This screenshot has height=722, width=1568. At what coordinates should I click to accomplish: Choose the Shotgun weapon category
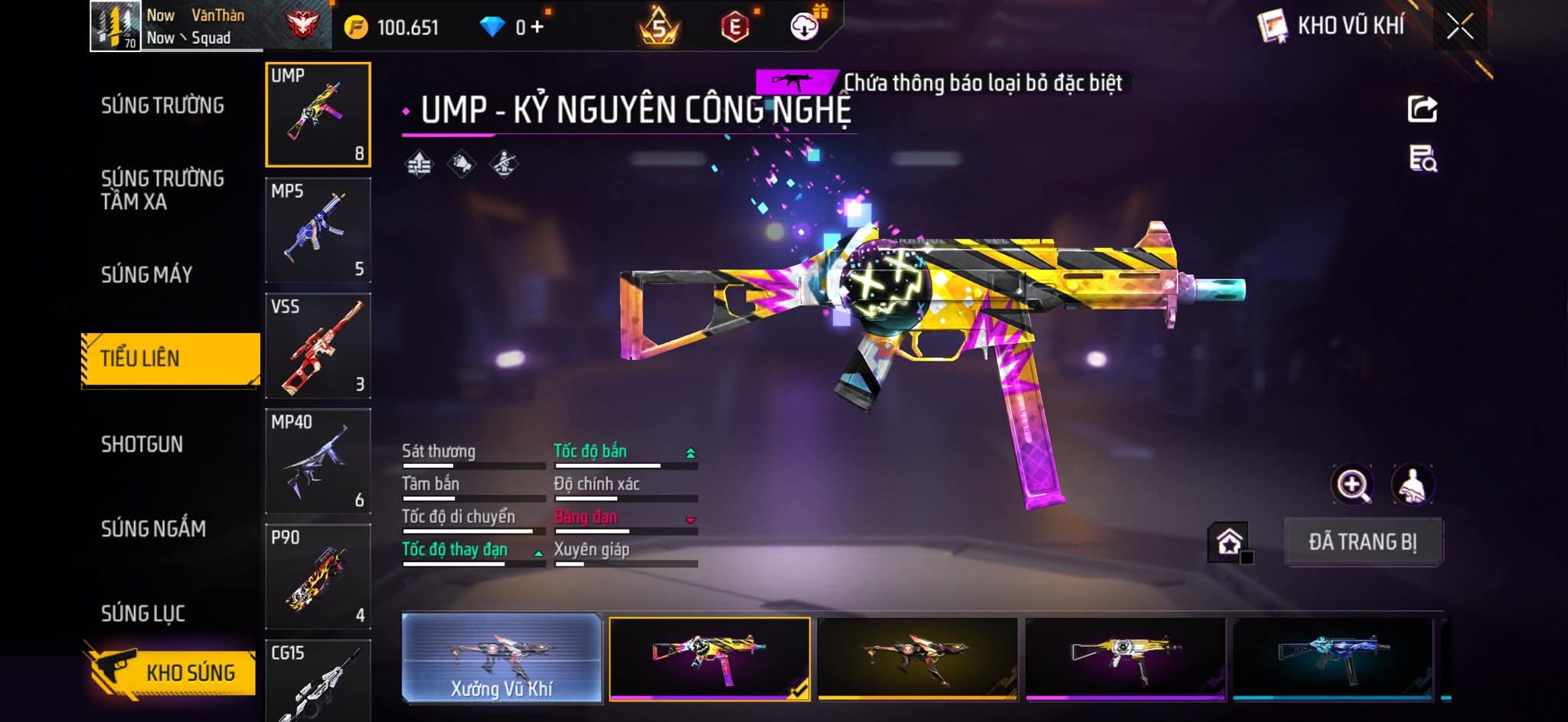point(142,445)
